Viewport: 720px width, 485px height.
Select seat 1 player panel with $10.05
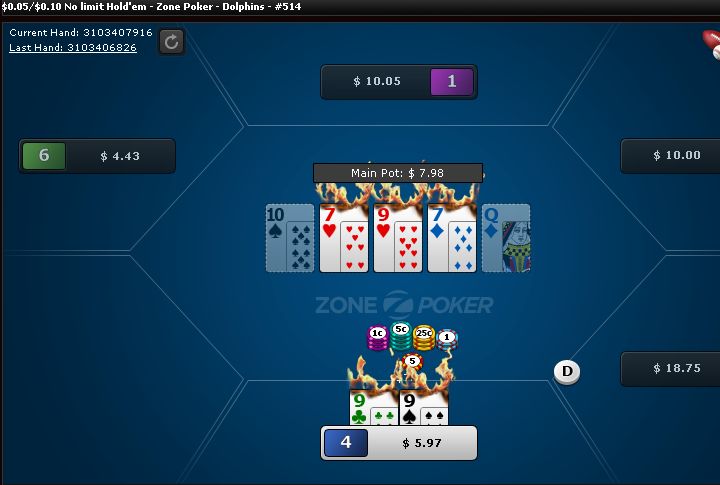click(x=398, y=82)
